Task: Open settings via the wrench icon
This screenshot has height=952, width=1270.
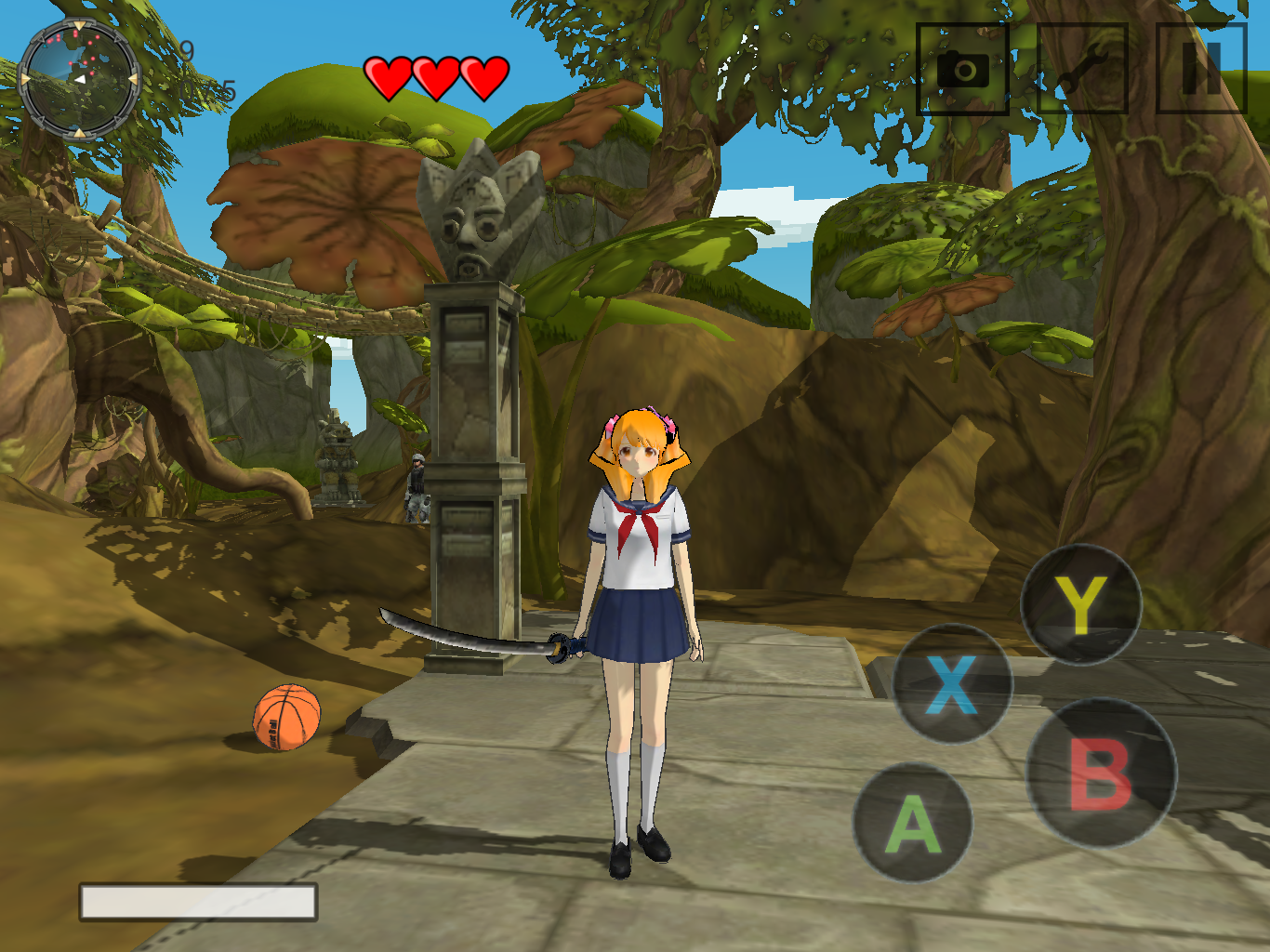Action: click(x=1083, y=70)
